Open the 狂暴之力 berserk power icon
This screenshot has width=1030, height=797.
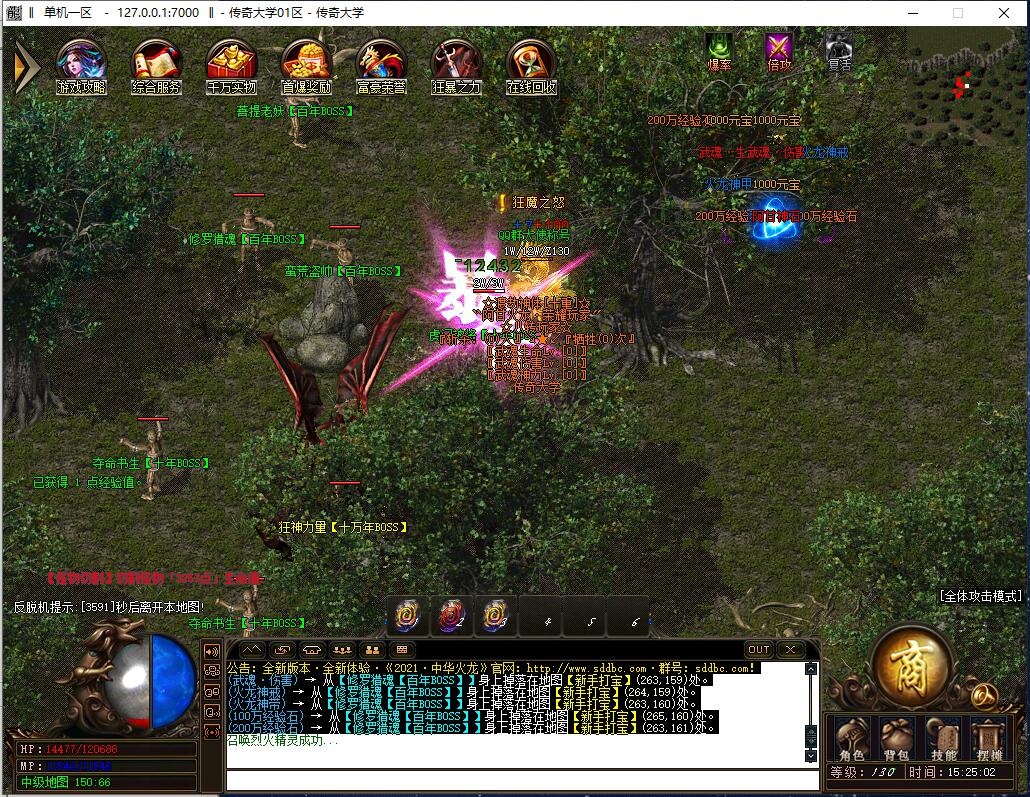pyautogui.click(x=456, y=64)
